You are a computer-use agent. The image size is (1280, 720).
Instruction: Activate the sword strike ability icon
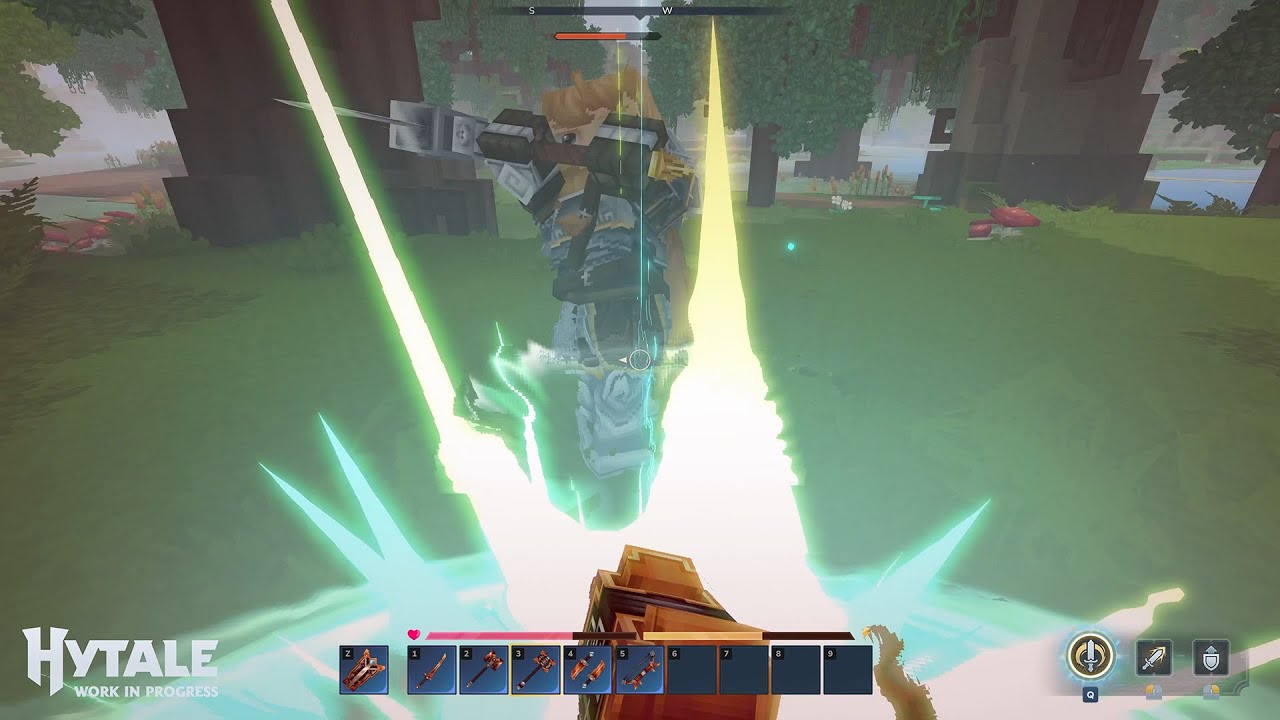pyautogui.click(x=1154, y=657)
